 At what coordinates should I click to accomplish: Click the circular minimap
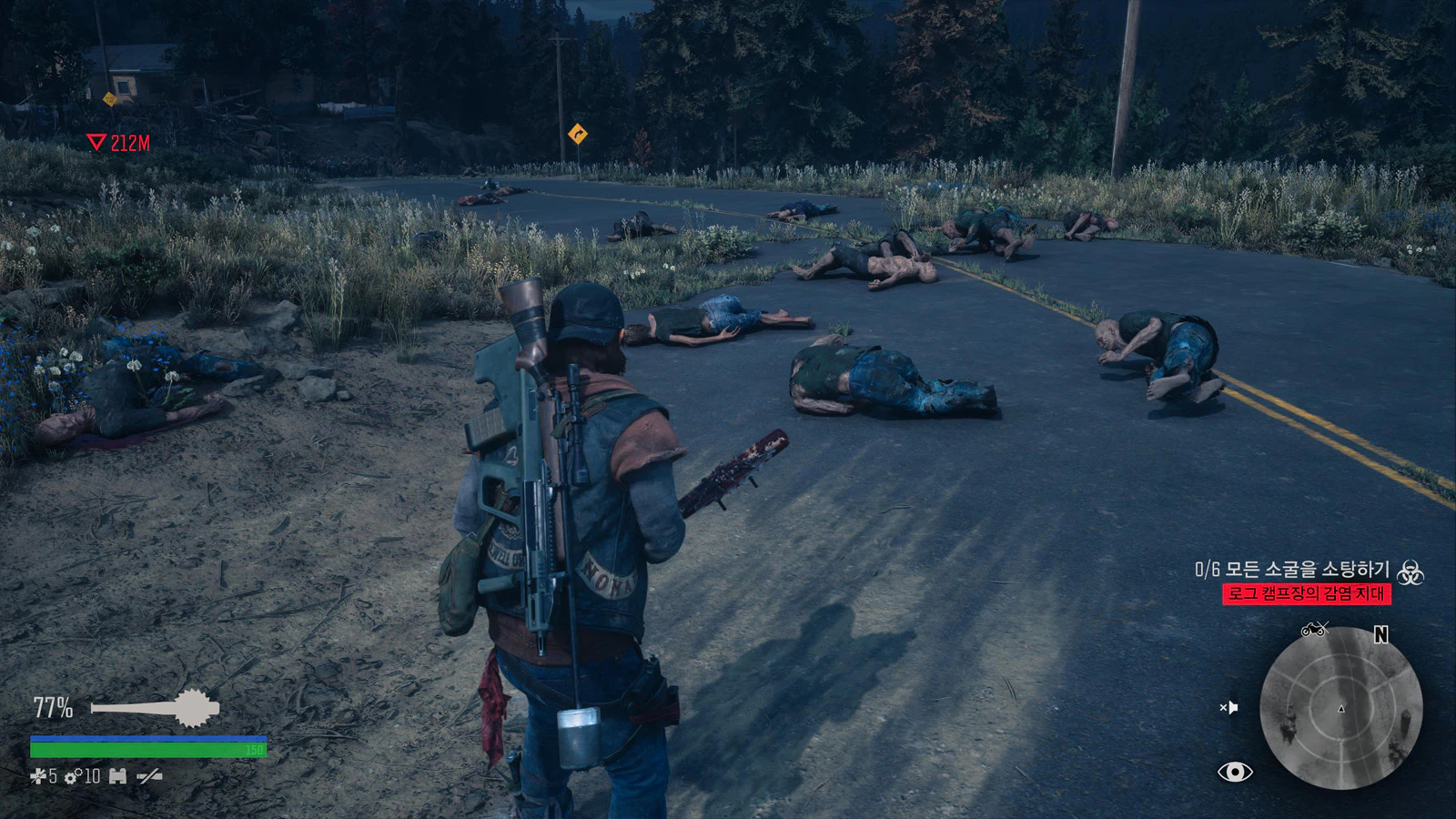click(1340, 708)
